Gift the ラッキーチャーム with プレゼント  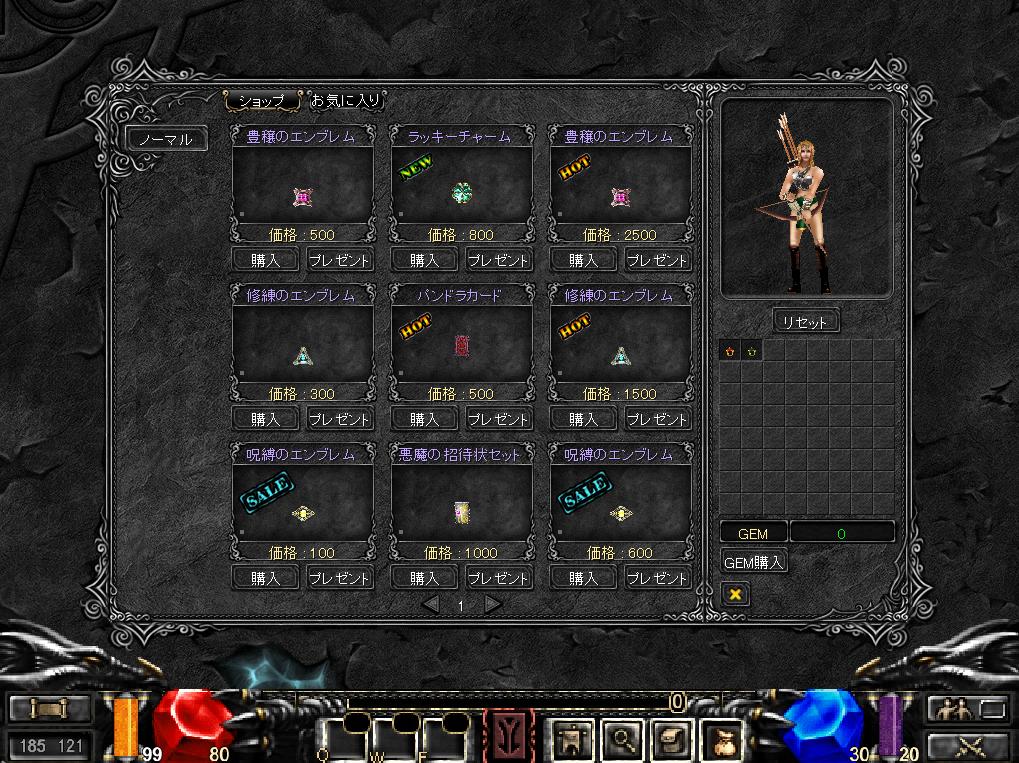(x=498, y=260)
